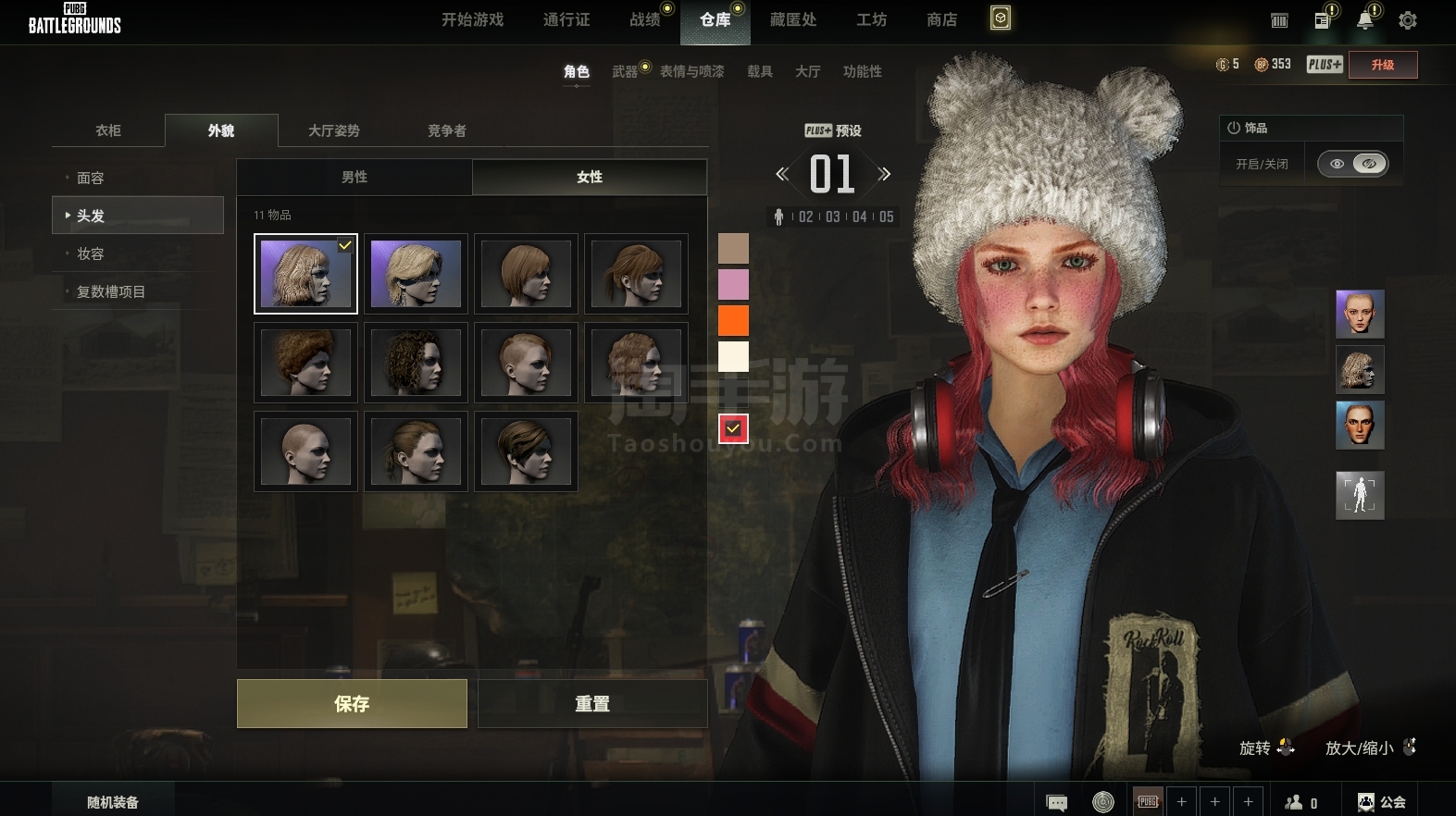Go to next preset with right arrows

[885, 174]
